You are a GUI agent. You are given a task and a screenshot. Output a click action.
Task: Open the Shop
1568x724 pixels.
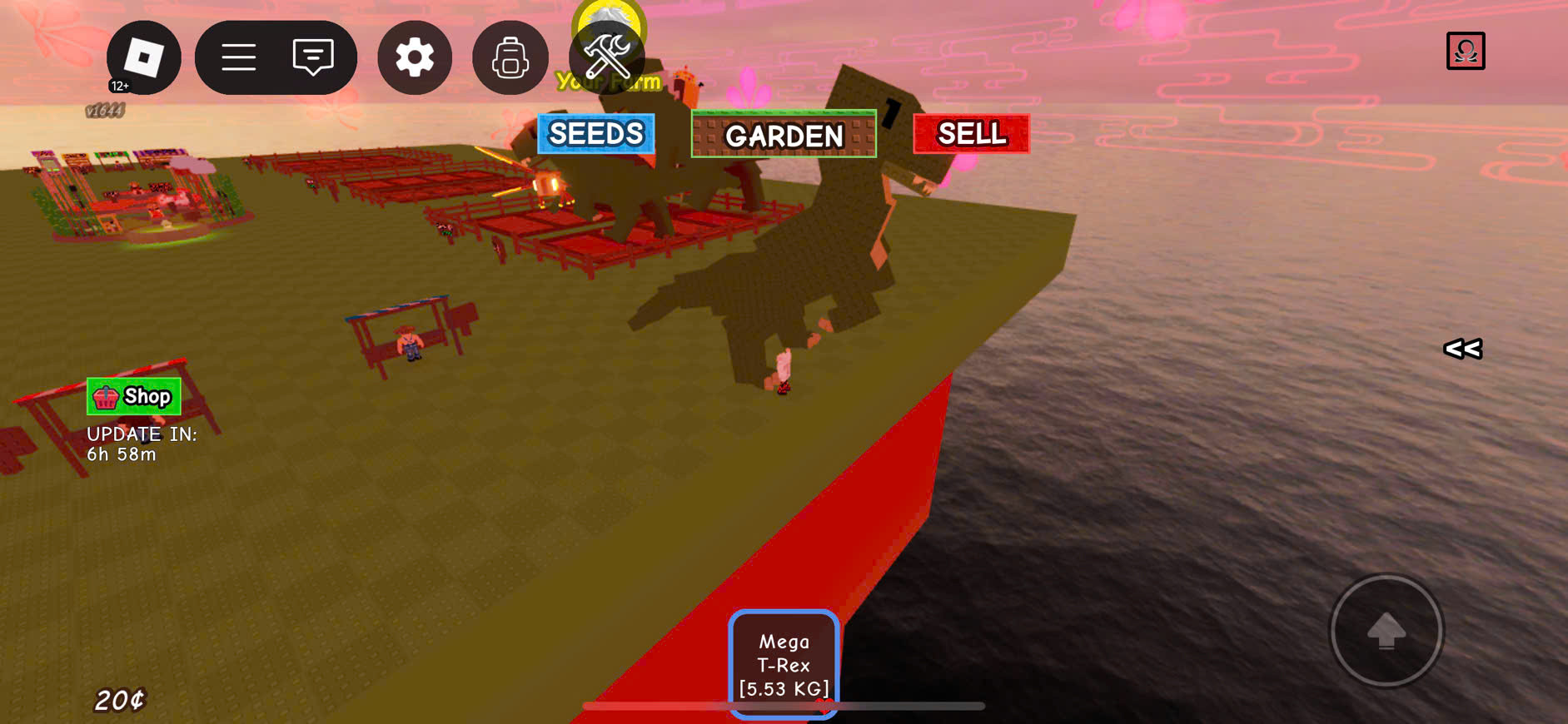click(134, 397)
